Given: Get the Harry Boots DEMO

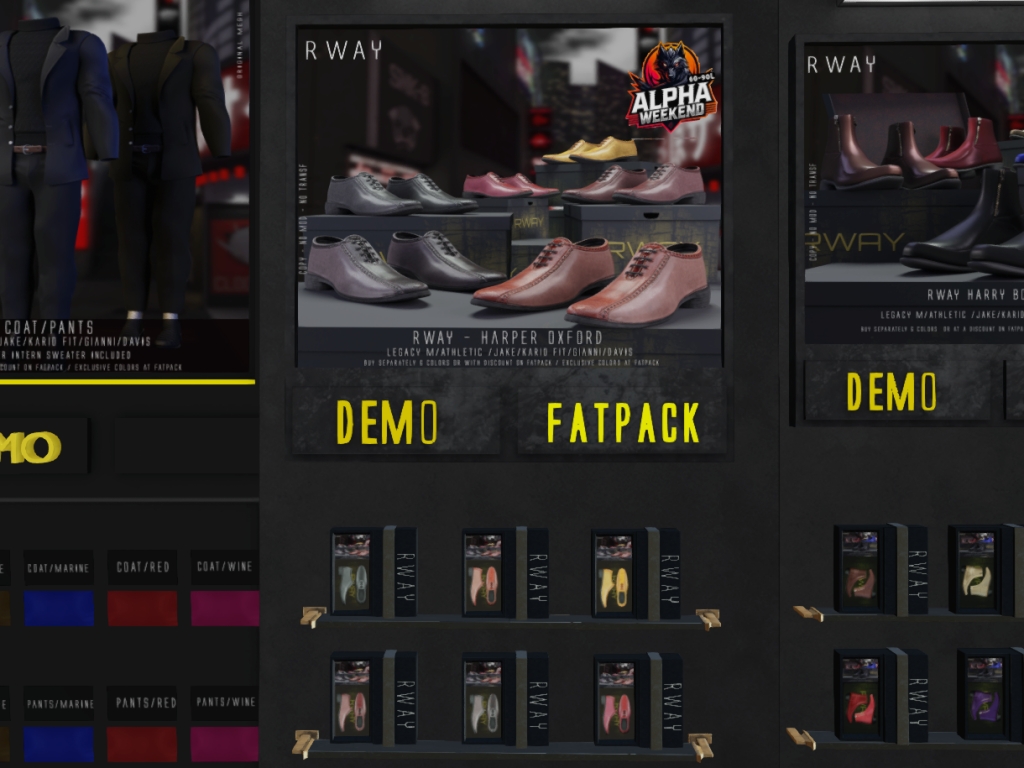Looking at the screenshot, I should (x=891, y=391).
